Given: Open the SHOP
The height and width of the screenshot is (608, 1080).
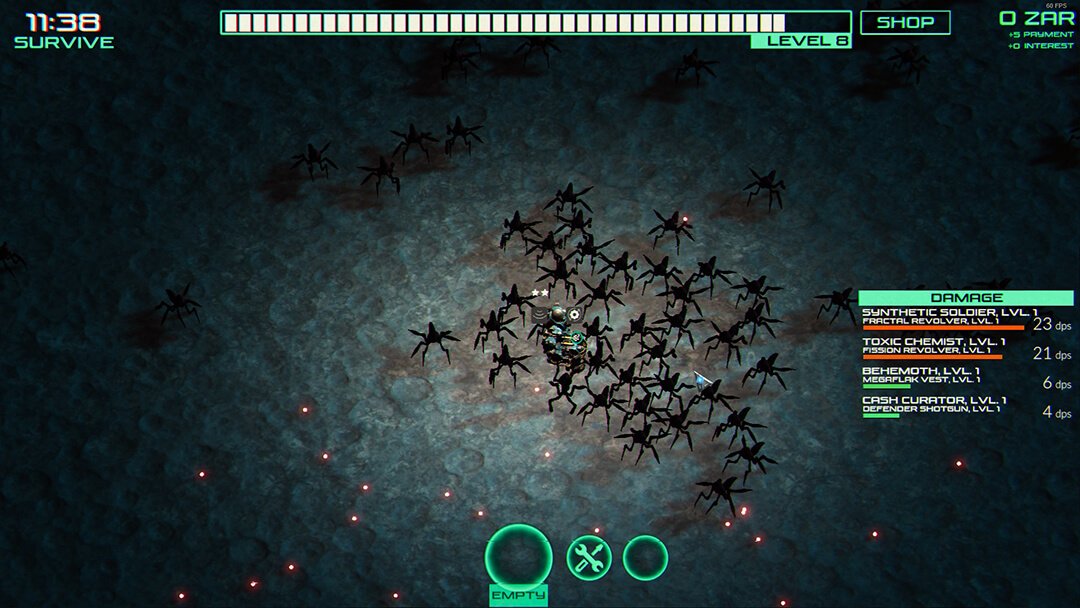Looking at the screenshot, I should tap(905, 22).
